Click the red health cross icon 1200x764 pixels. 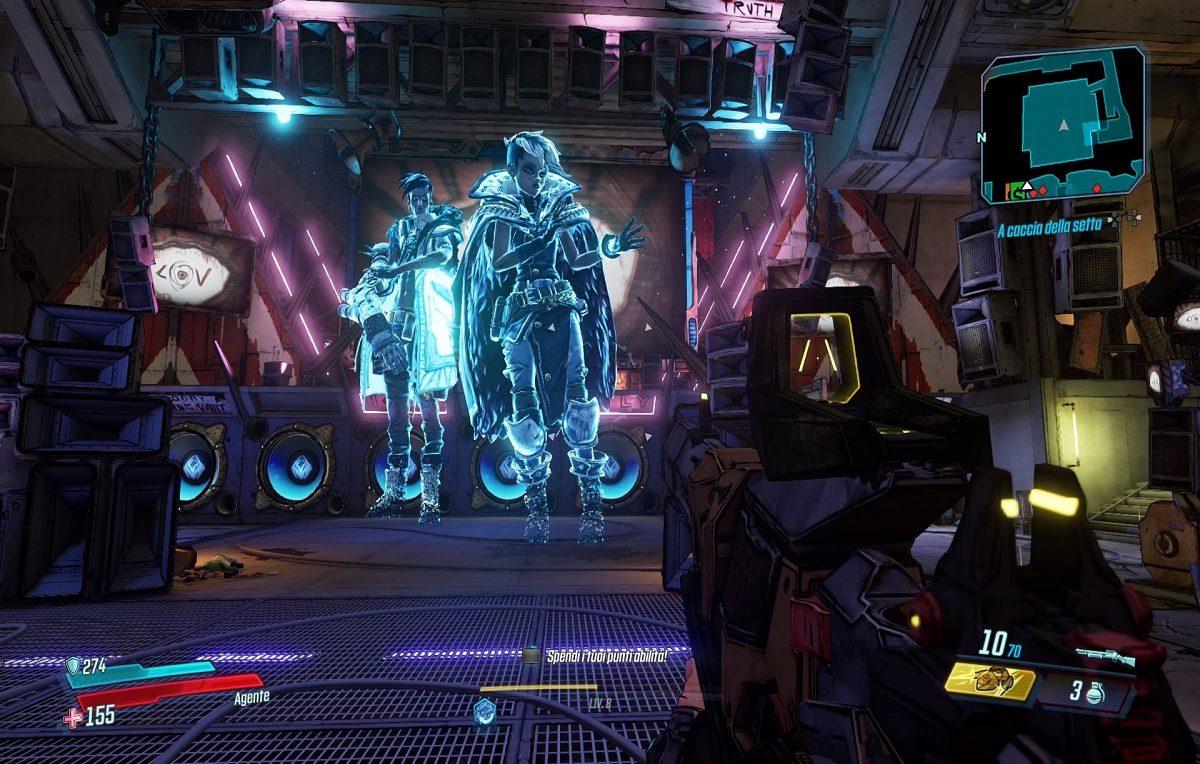pyautogui.click(x=73, y=716)
